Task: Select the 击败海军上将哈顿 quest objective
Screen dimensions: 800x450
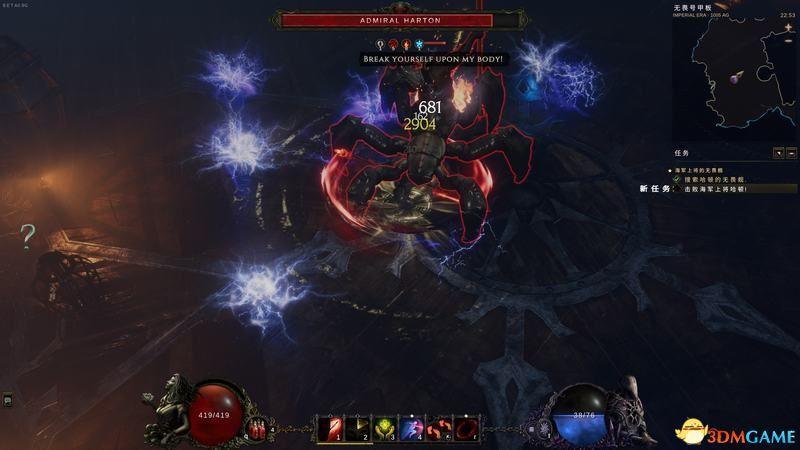Action: click(x=715, y=188)
